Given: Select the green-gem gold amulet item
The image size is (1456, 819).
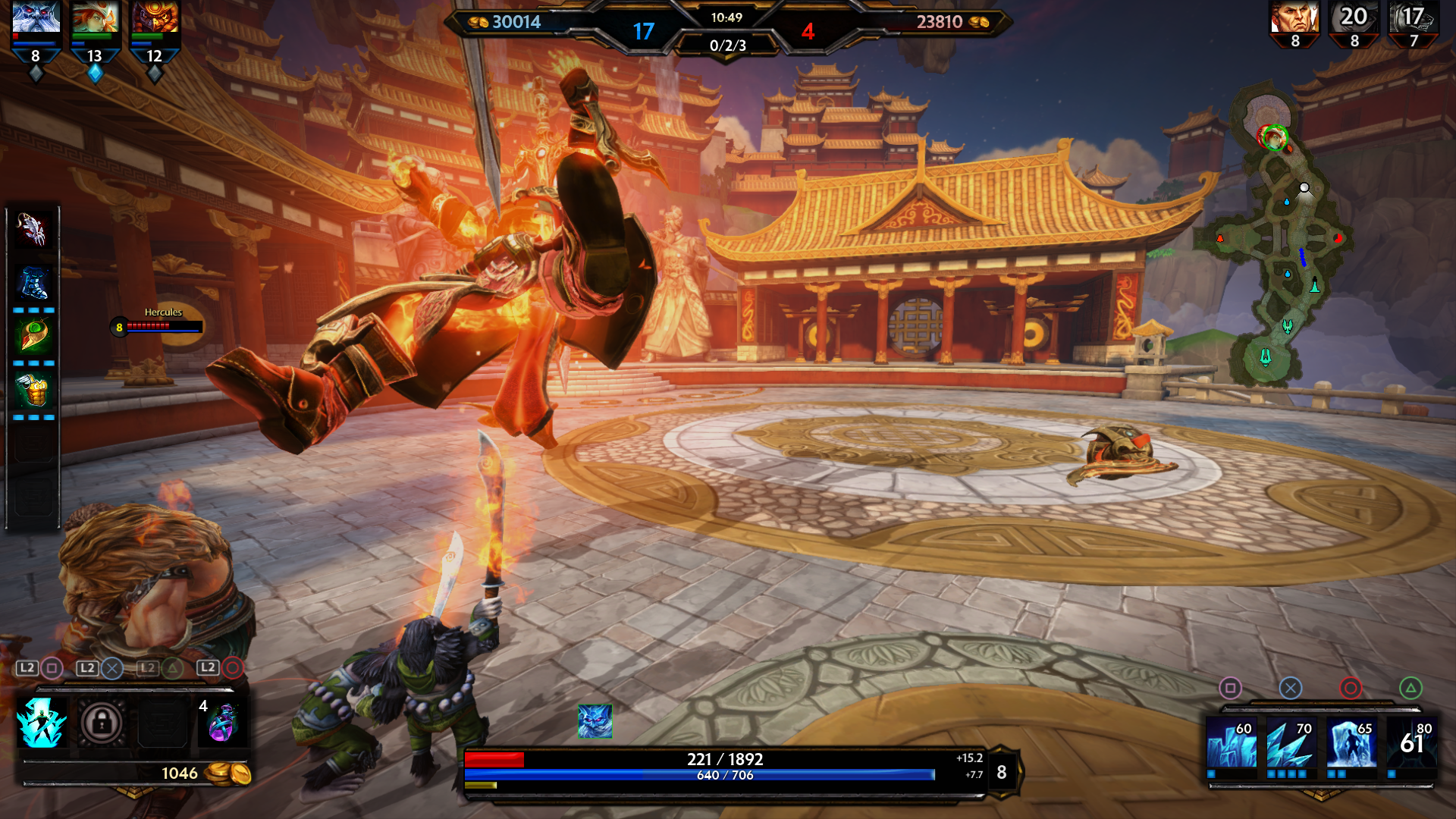Looking at the screenshot, I should click(x=33, y=336).
